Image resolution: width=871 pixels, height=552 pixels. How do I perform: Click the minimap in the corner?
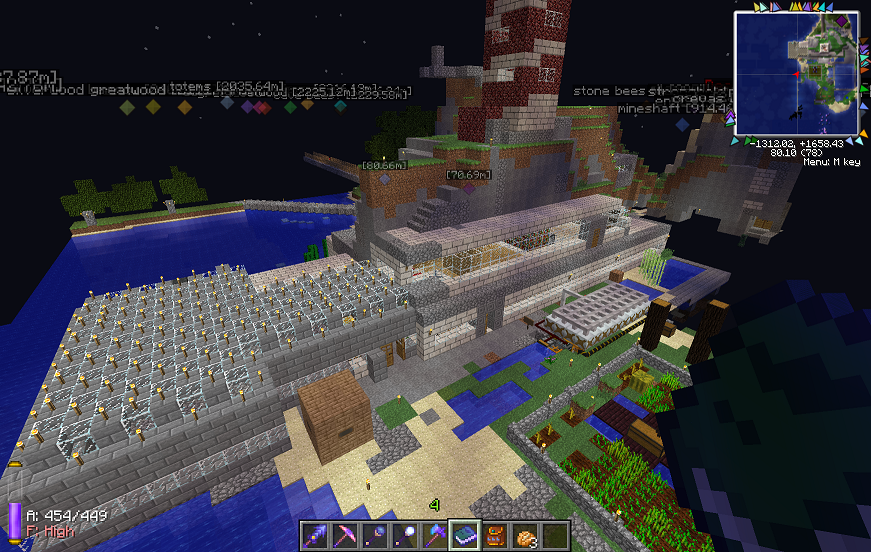click(797, 74)
